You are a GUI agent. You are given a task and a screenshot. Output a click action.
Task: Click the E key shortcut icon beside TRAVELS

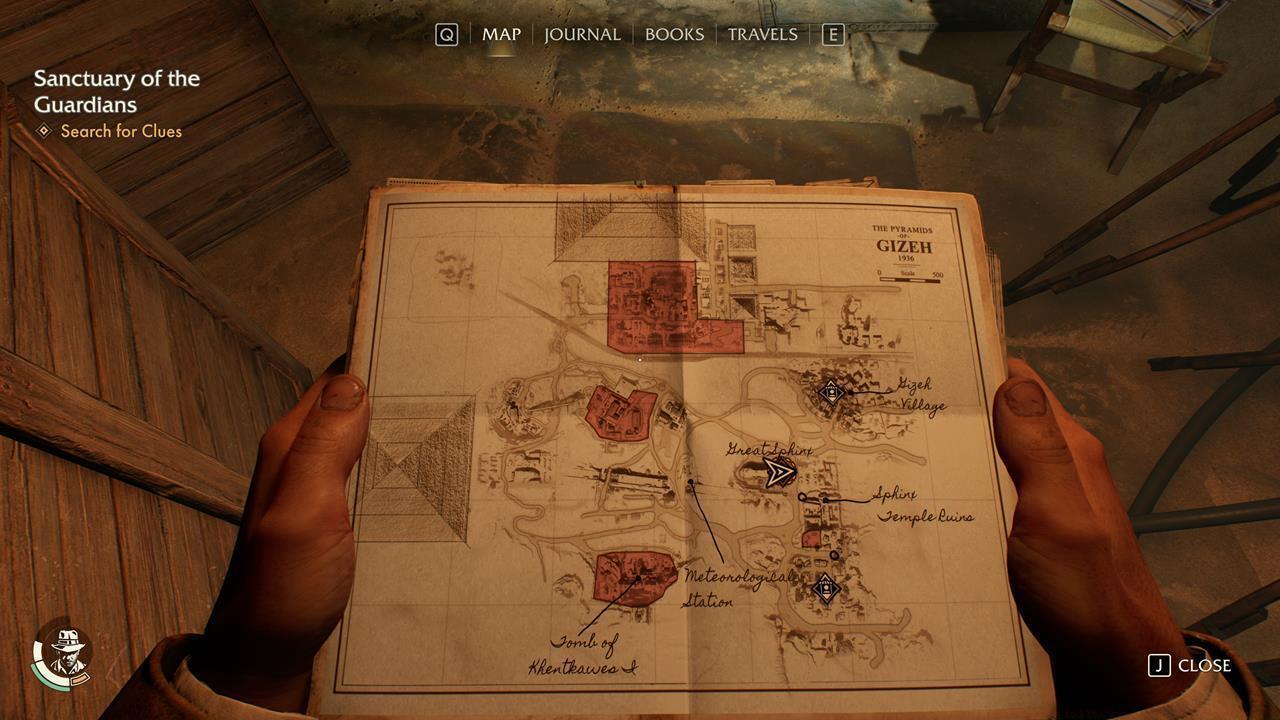tap(834, 33)
